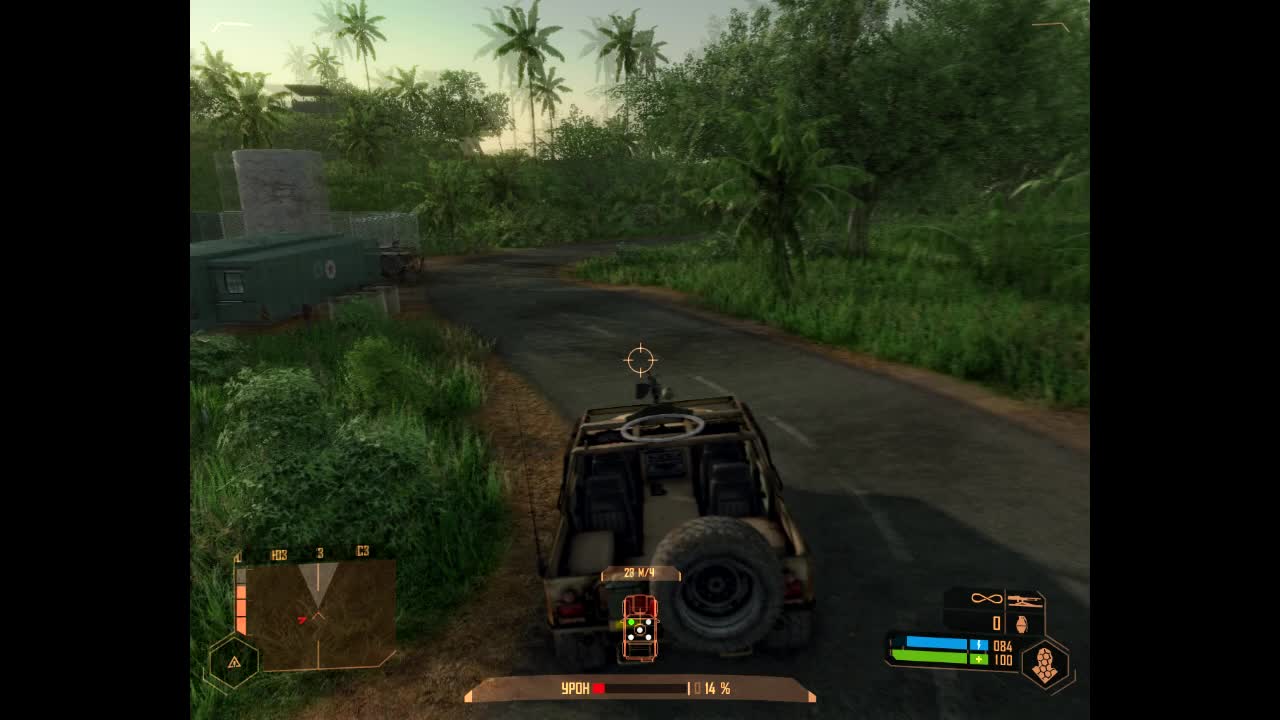Select the СЗ compass heading on the minimap
The height and width of the screenshot is (720, 1280).
point(363,552)
